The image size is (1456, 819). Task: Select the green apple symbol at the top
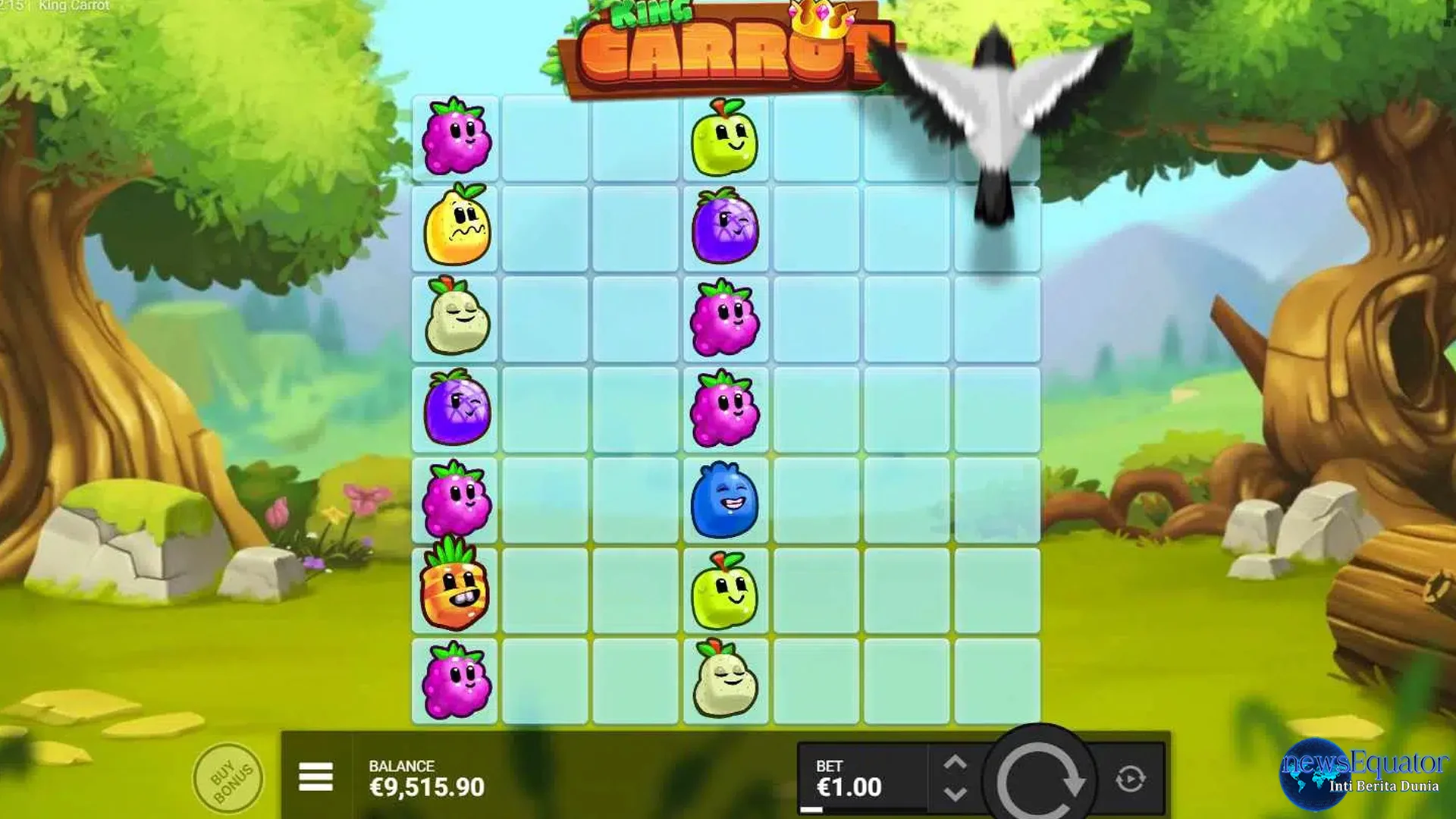point(723,136)
